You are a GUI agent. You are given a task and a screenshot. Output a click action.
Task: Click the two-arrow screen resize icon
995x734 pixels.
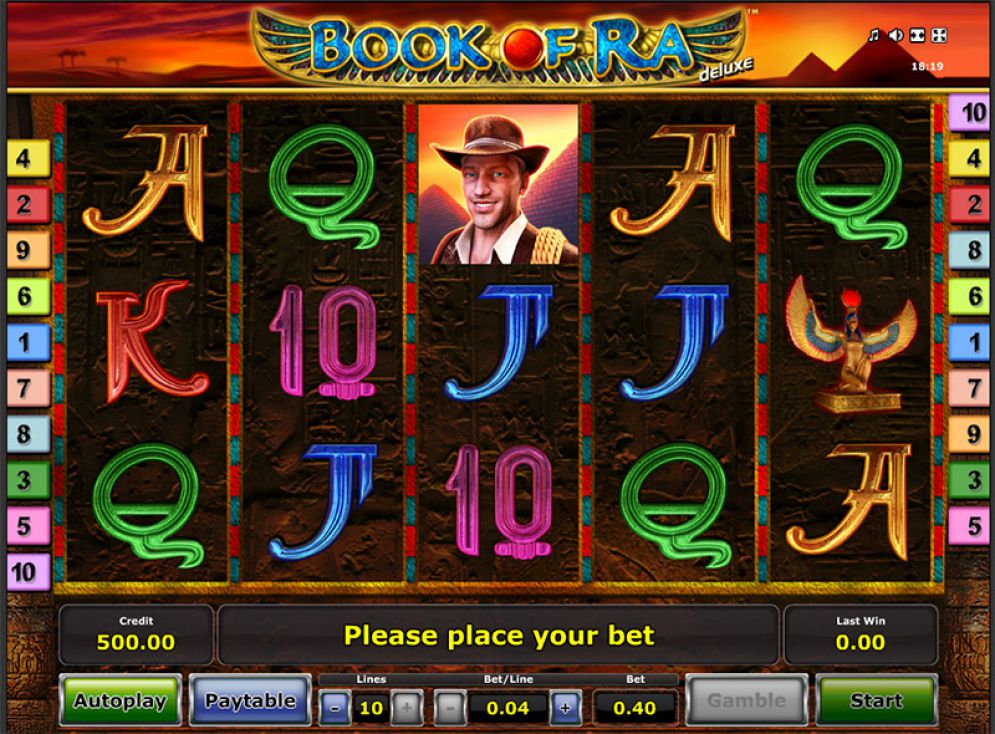(917, 36)
